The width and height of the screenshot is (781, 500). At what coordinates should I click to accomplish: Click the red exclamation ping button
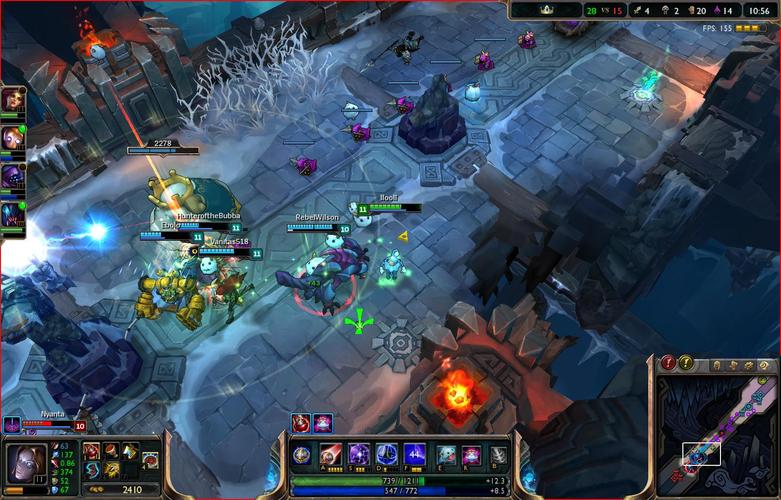click(x=669, y=363)
